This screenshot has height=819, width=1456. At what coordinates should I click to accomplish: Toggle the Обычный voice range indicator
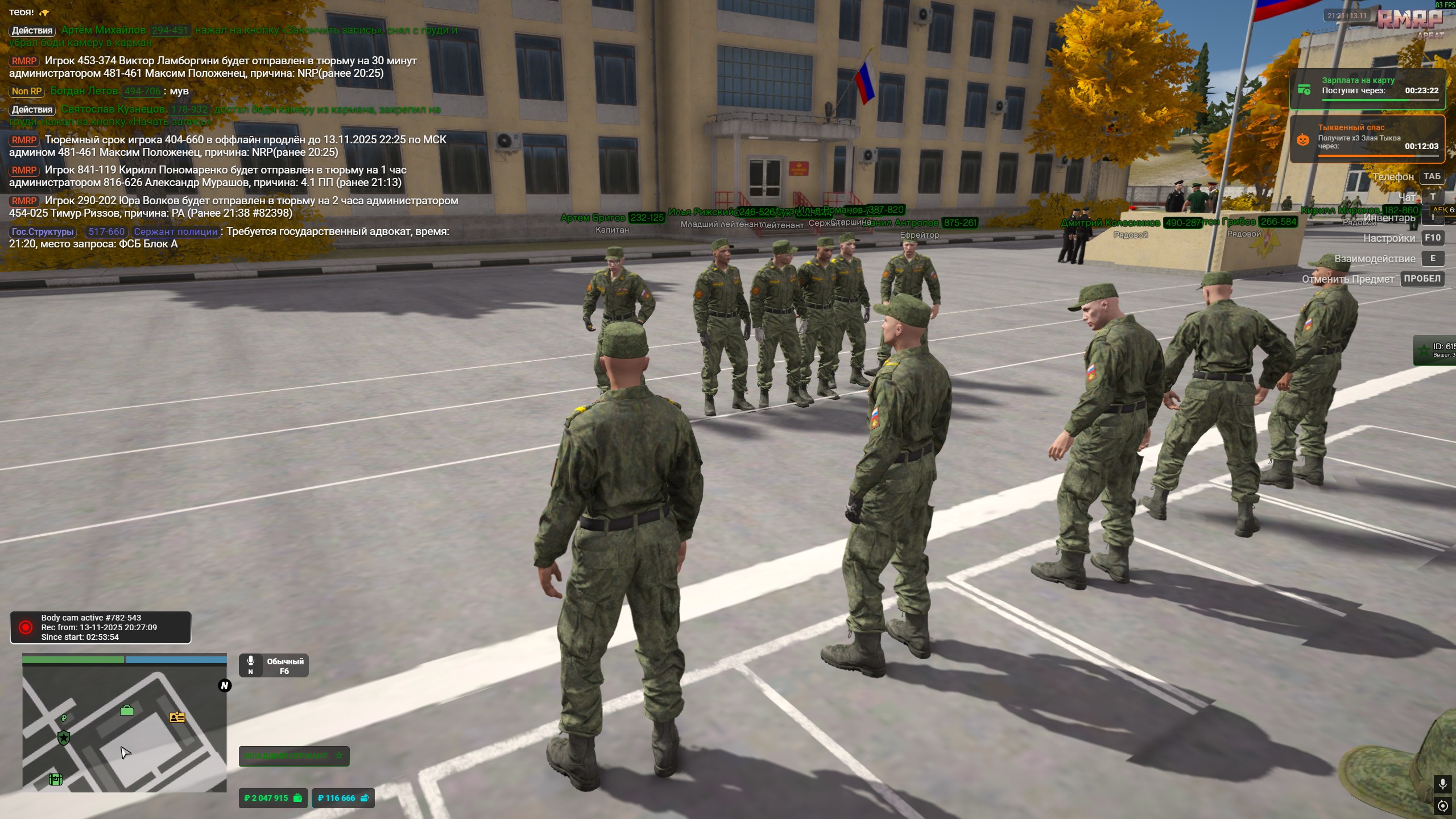tap(274, 665)
